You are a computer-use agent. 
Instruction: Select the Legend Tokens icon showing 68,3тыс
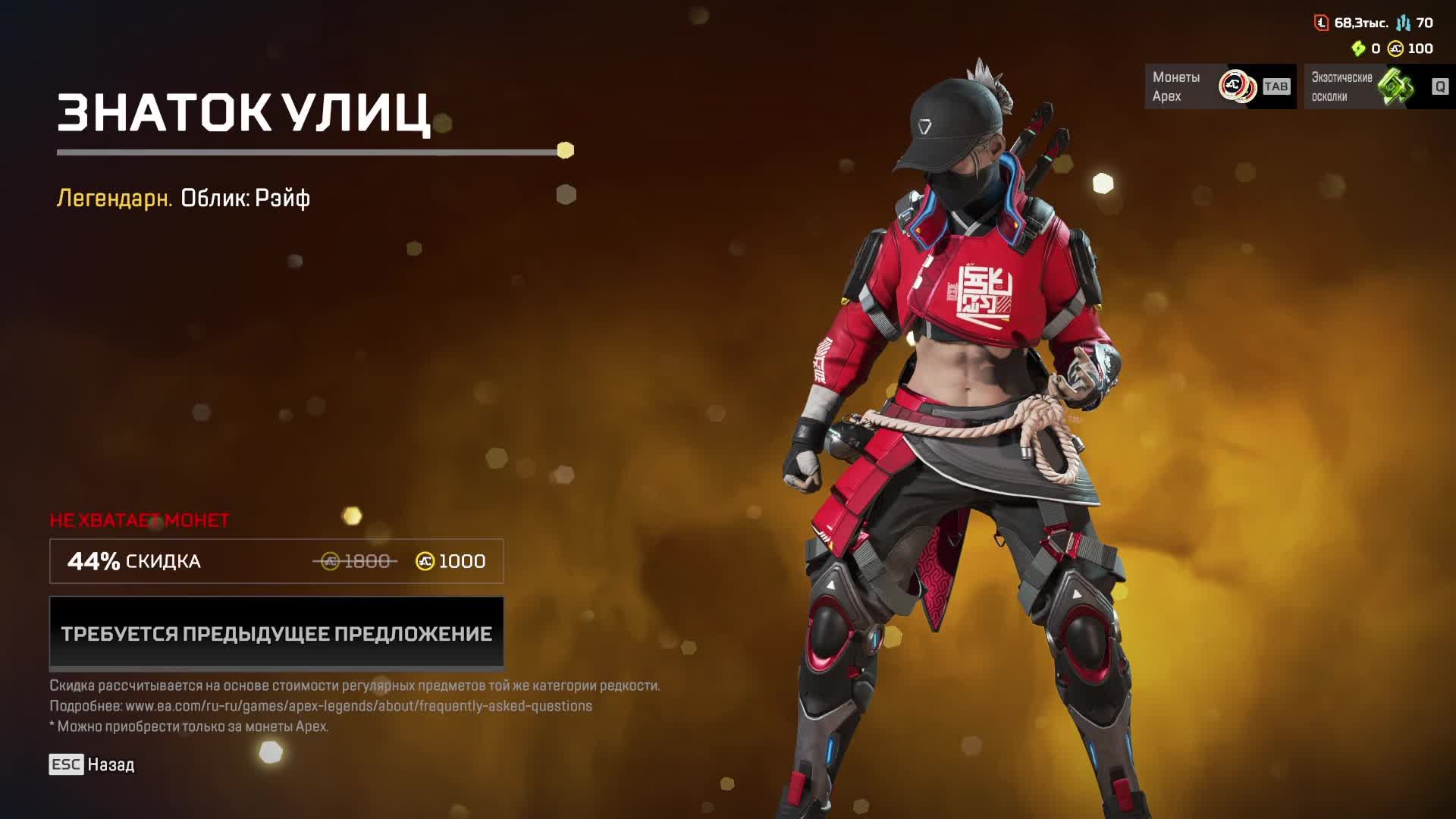pyautogui.click(x=1321, y=23)
